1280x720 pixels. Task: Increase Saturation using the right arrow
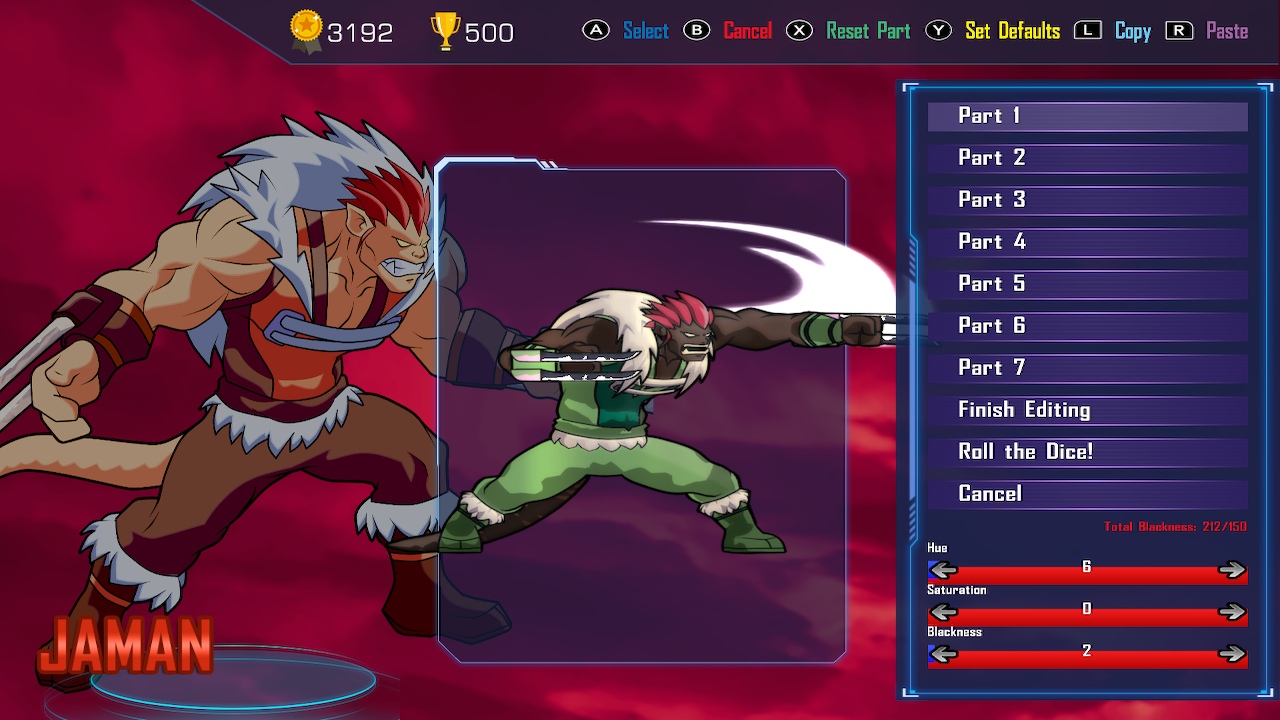click(x=1234, y=610)
